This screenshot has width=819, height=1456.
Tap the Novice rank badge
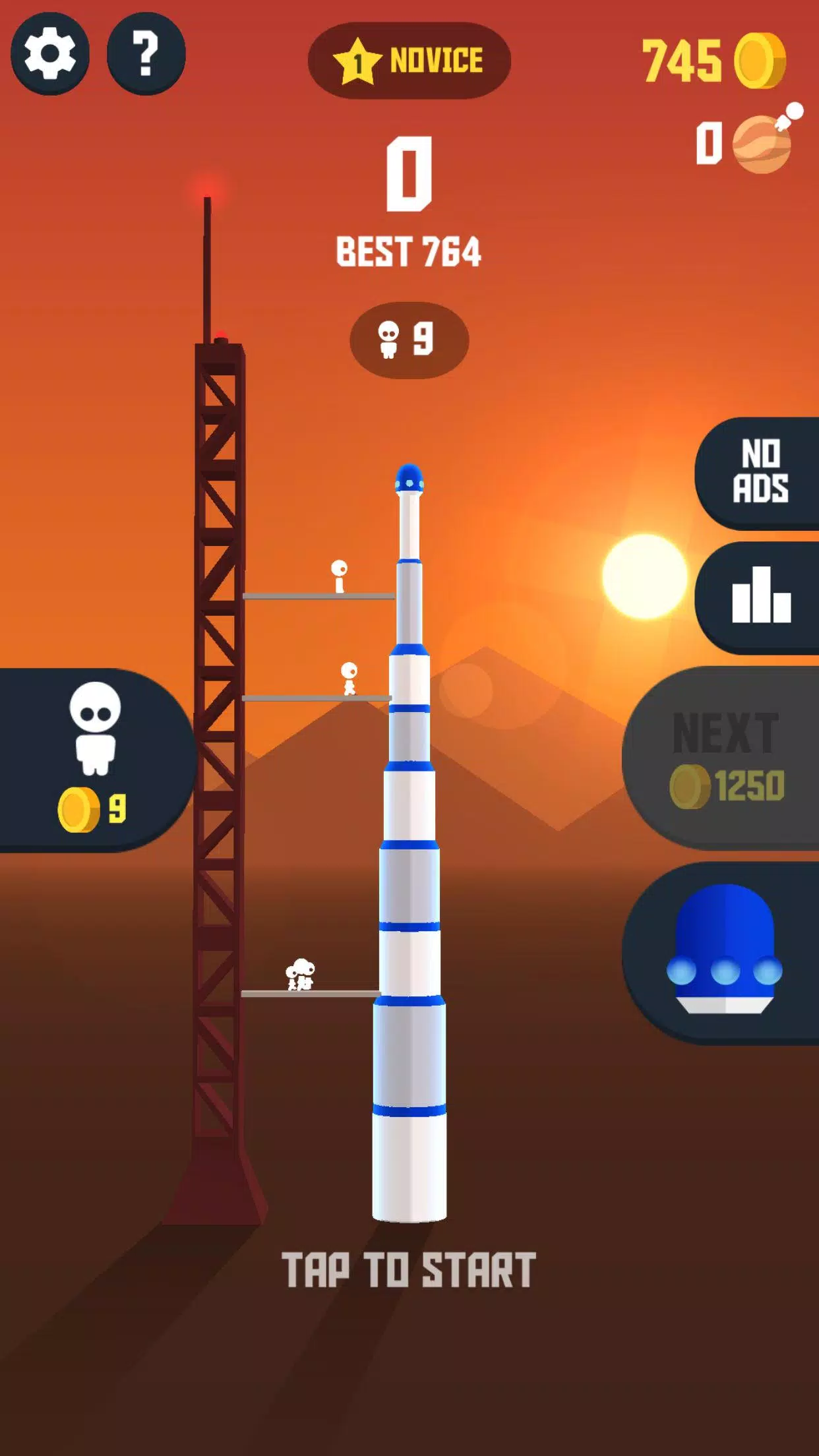point(409,61)
